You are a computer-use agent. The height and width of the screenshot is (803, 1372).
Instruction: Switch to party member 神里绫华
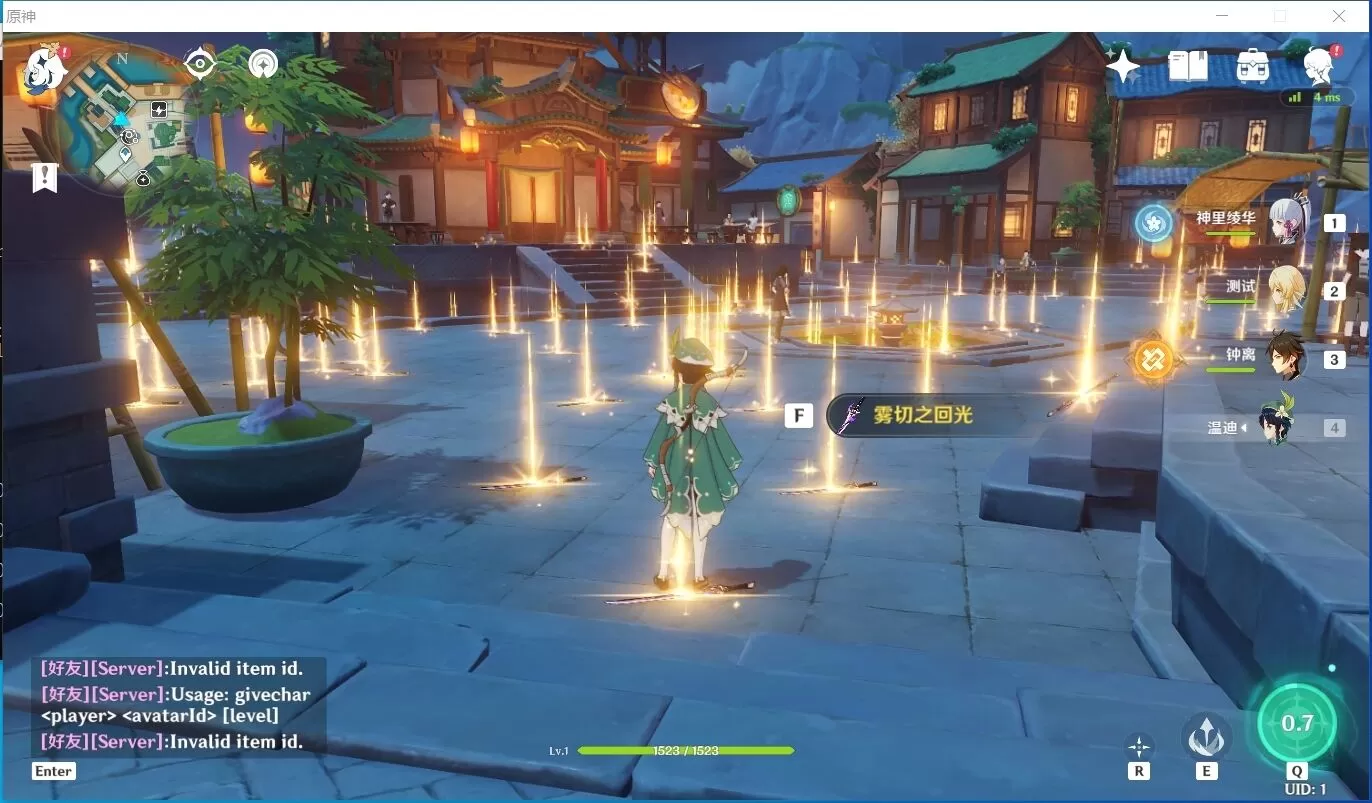pos(1285,221)
